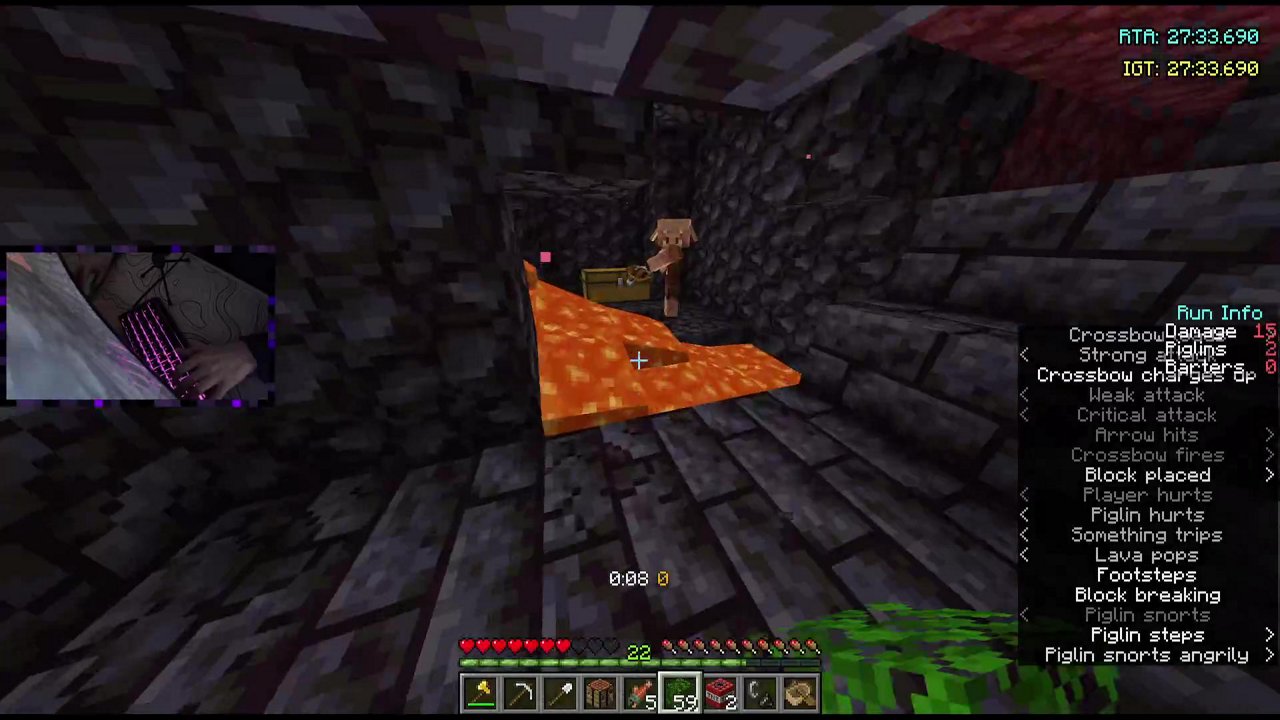1280x720 pixels.
Task: Click the Lava pops subtitle line
Action: click(x=1146, y=555)
